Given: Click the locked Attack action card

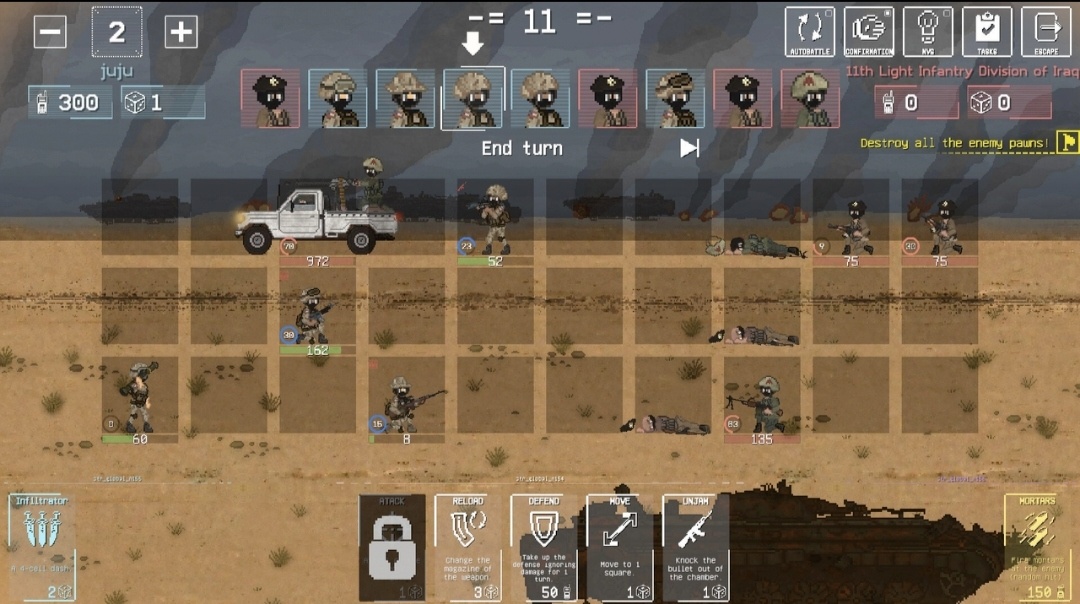Looking at the screenshot, I should [x=392, y=547].
